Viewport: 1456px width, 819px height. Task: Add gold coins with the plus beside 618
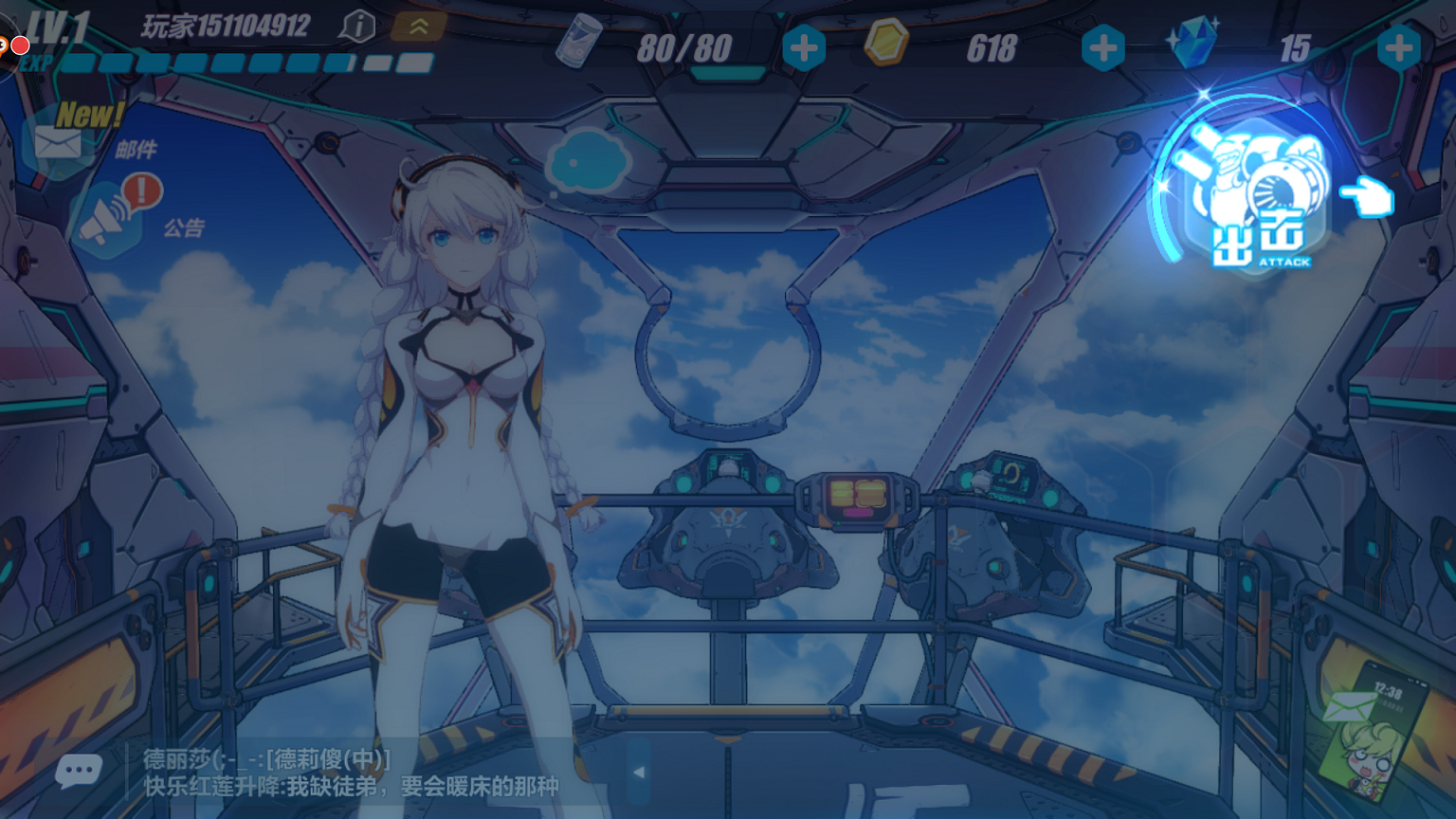1102,48
